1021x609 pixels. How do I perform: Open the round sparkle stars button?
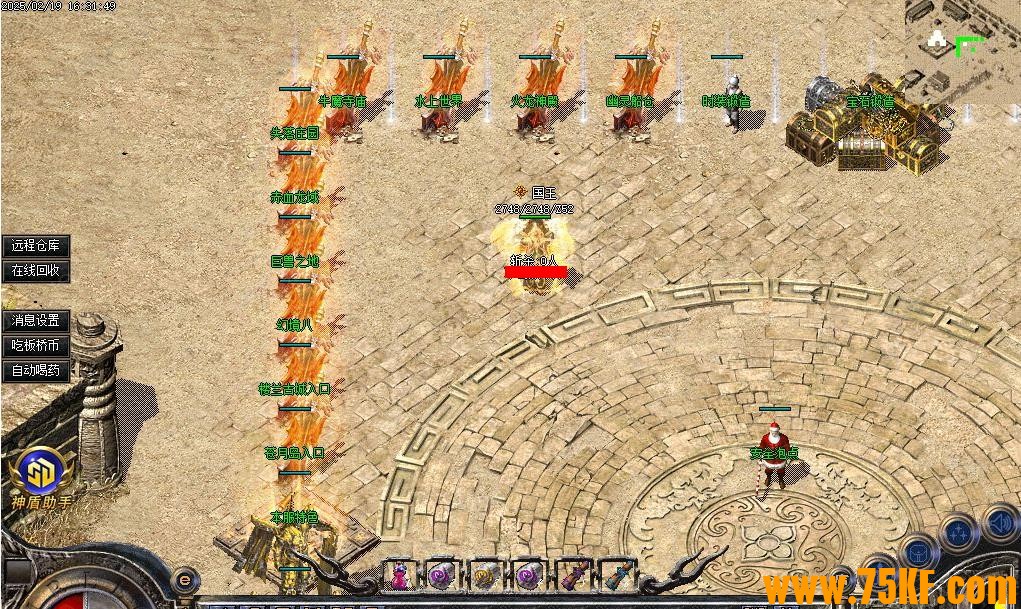[x=960, y=533]
